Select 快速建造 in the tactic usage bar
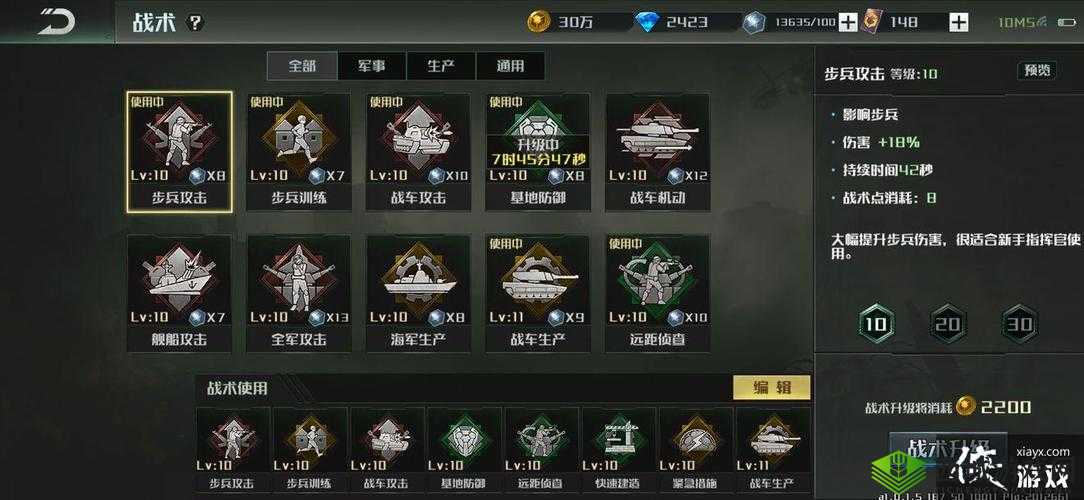Screen dimensions: 1084x500 point(618,450)
